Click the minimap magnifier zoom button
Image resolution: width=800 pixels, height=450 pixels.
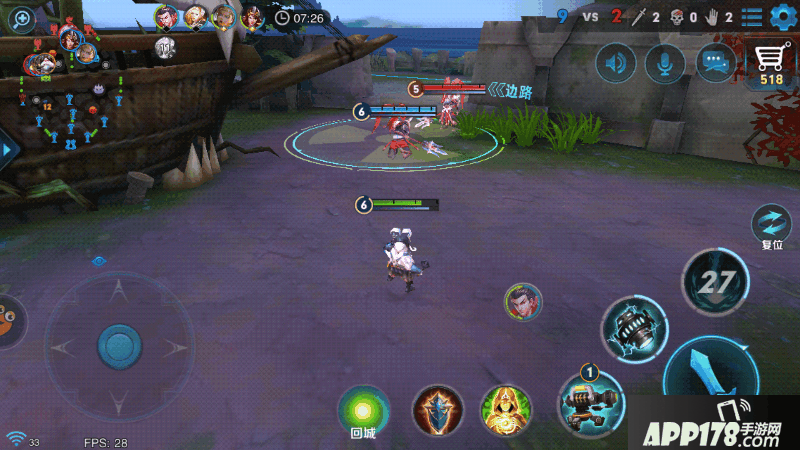(21, 18)
